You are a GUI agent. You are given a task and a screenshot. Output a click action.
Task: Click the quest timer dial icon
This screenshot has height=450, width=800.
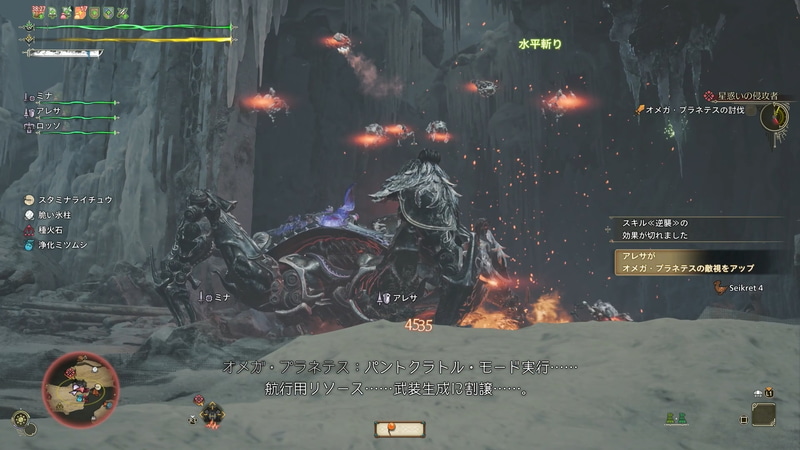pyautogui.click(x=774, y=117)
